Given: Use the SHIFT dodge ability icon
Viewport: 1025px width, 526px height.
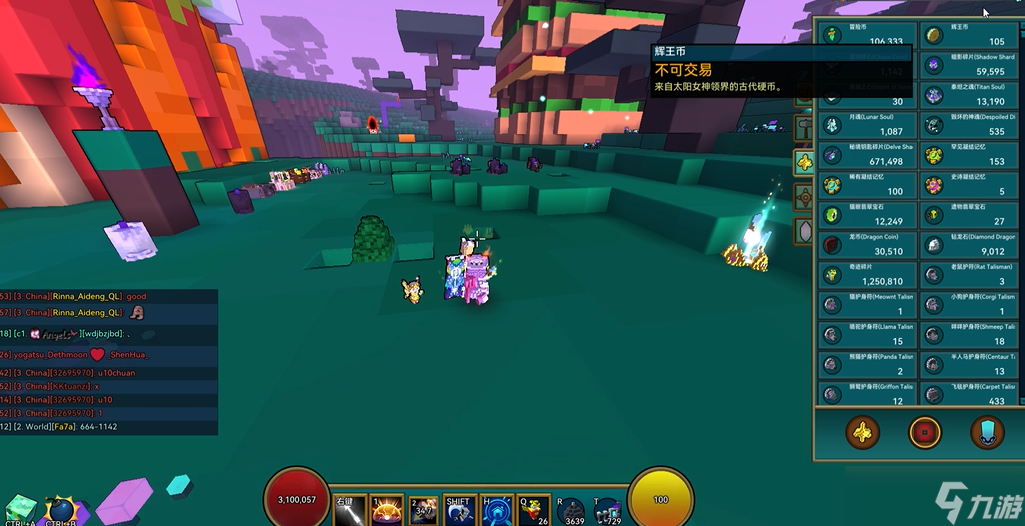Looking at the screenshot, I should 459,511.
